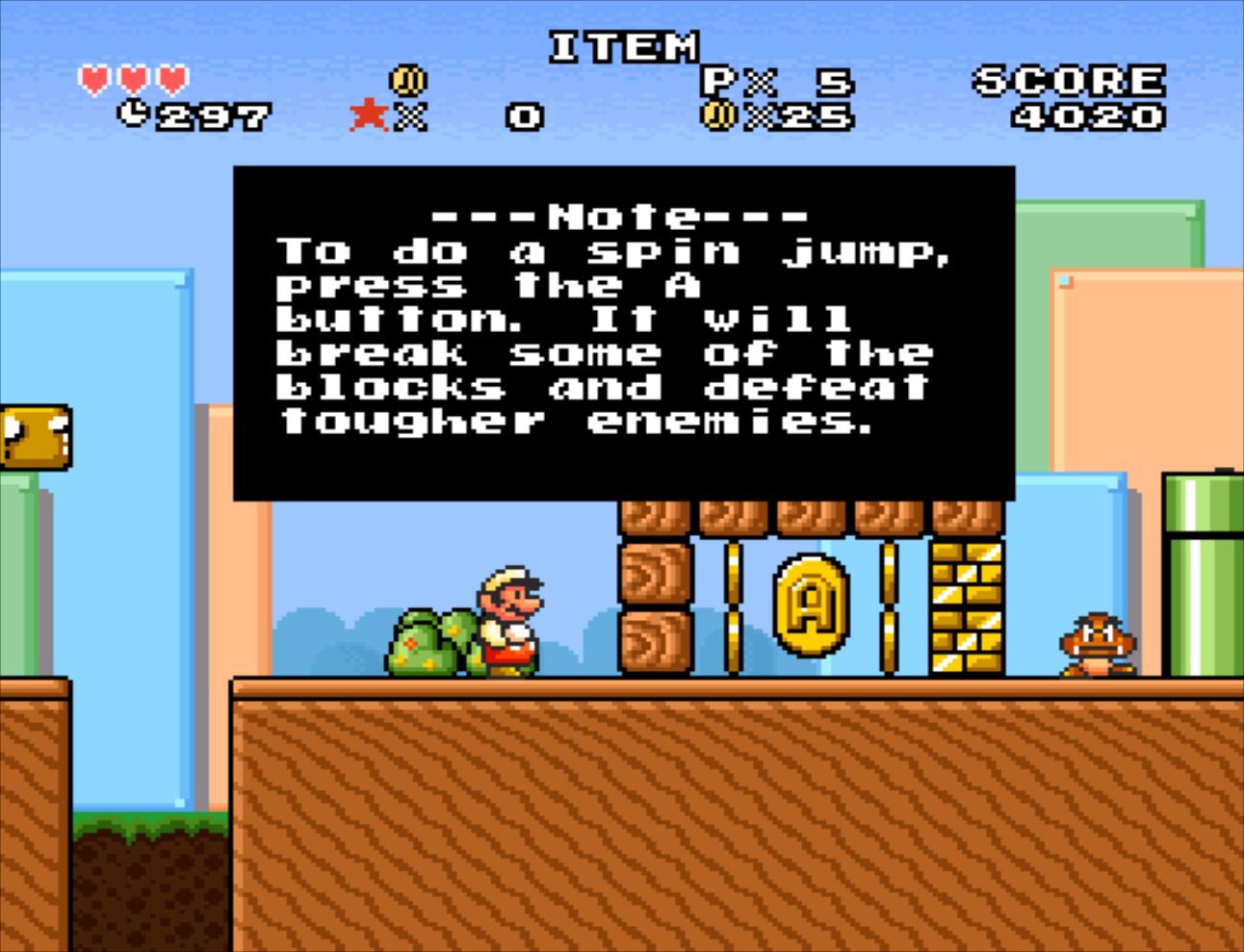Expand the ---Note--- message box header
This screenshot has width=1244, height=952.
pyautogui.click(x=623, y=214)
